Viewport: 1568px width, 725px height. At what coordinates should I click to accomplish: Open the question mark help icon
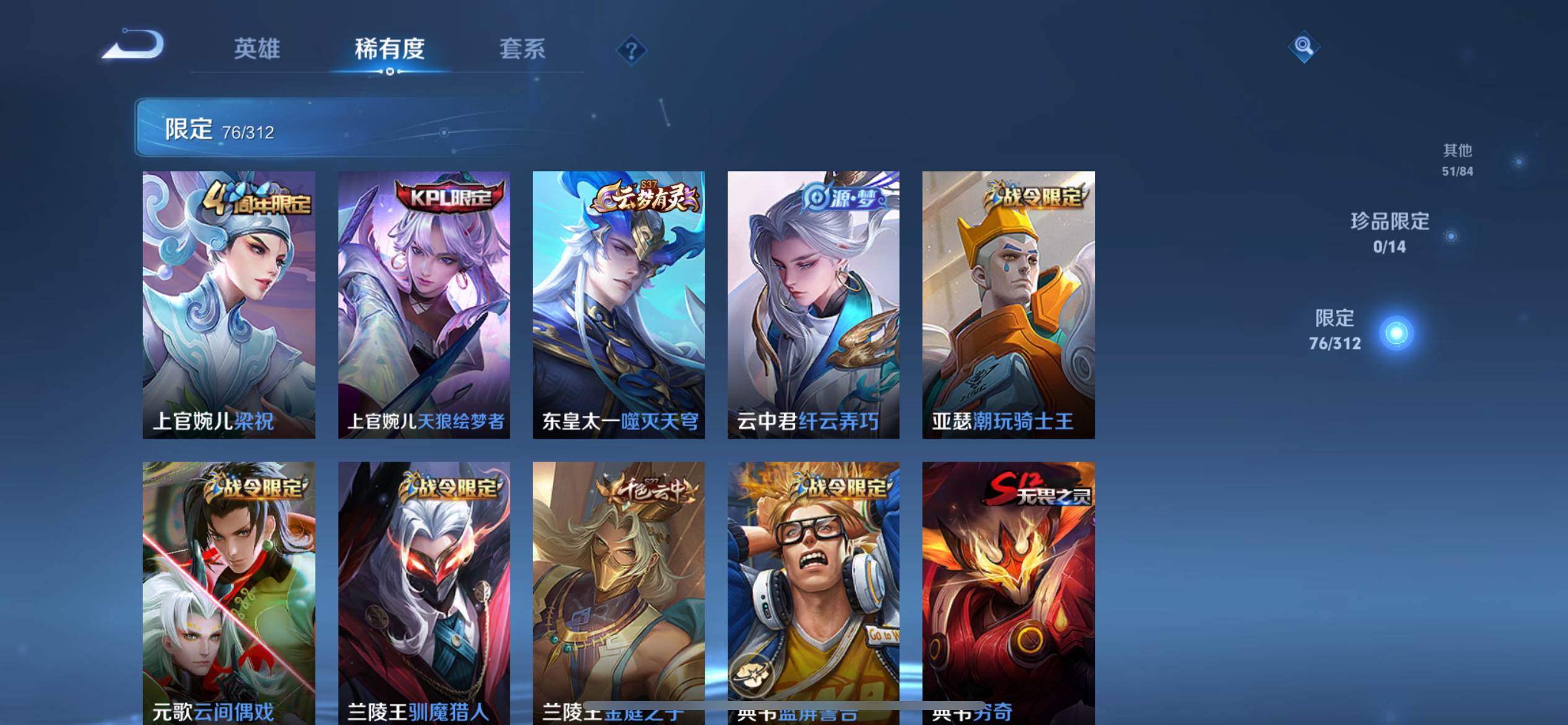[631, 50]
